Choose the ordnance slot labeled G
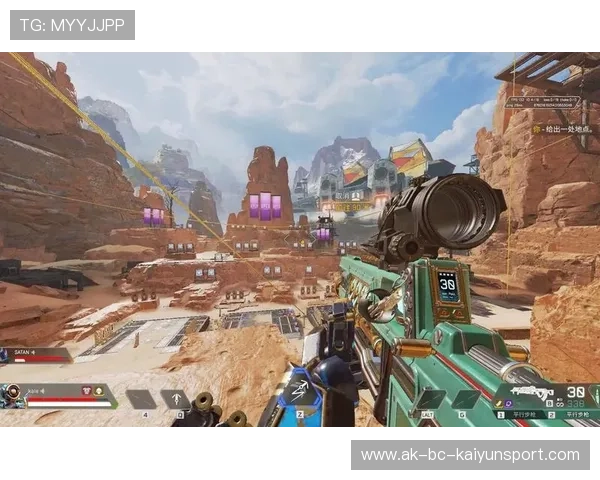 (463, 398)
